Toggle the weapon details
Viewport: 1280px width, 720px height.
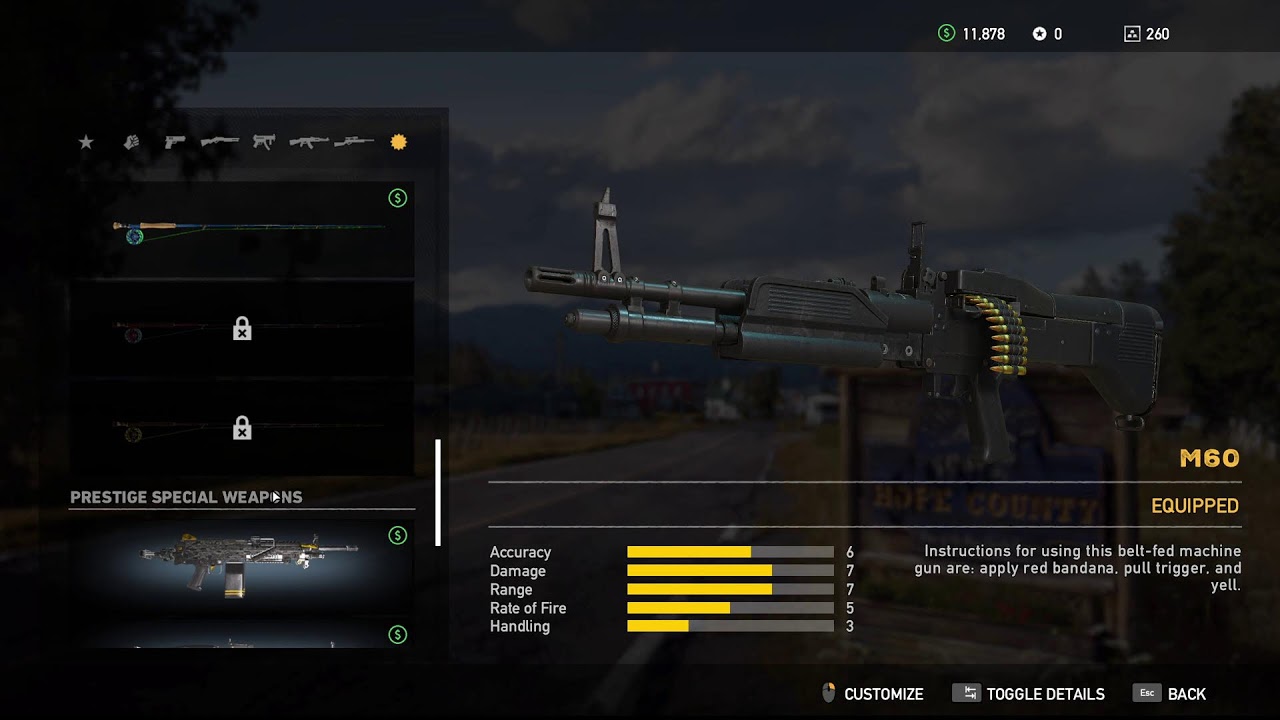(1032, 694)
